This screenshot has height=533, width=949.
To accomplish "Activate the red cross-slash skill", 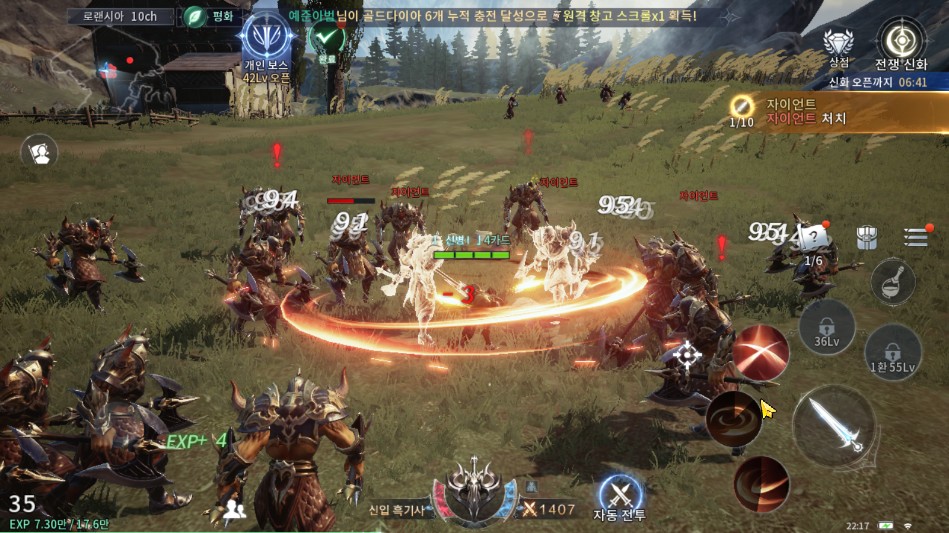I will [761, 352].
